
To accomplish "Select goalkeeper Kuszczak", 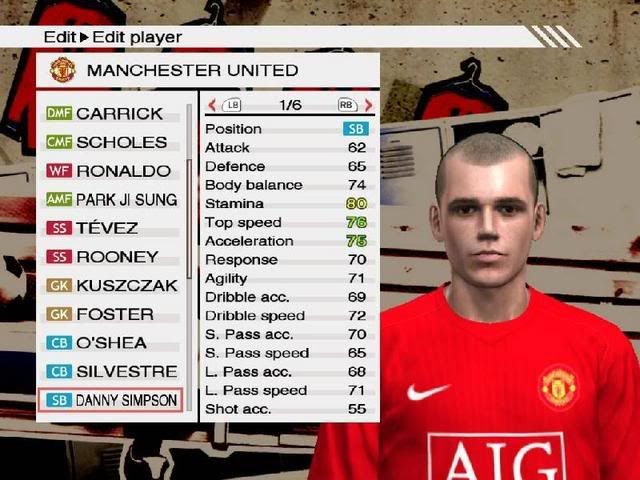I will [112, 285].
